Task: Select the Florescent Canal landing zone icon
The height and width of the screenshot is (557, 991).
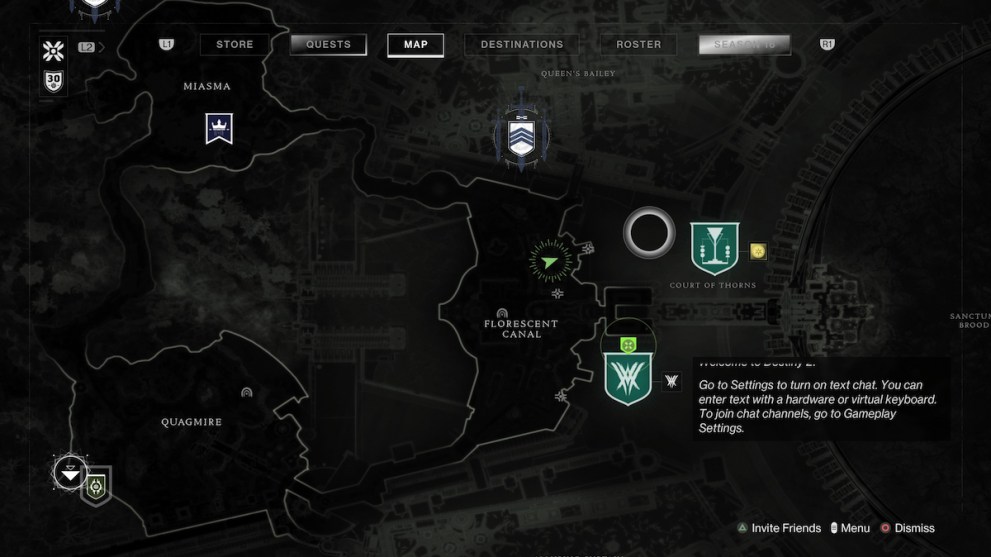Action: pos(502,313)
